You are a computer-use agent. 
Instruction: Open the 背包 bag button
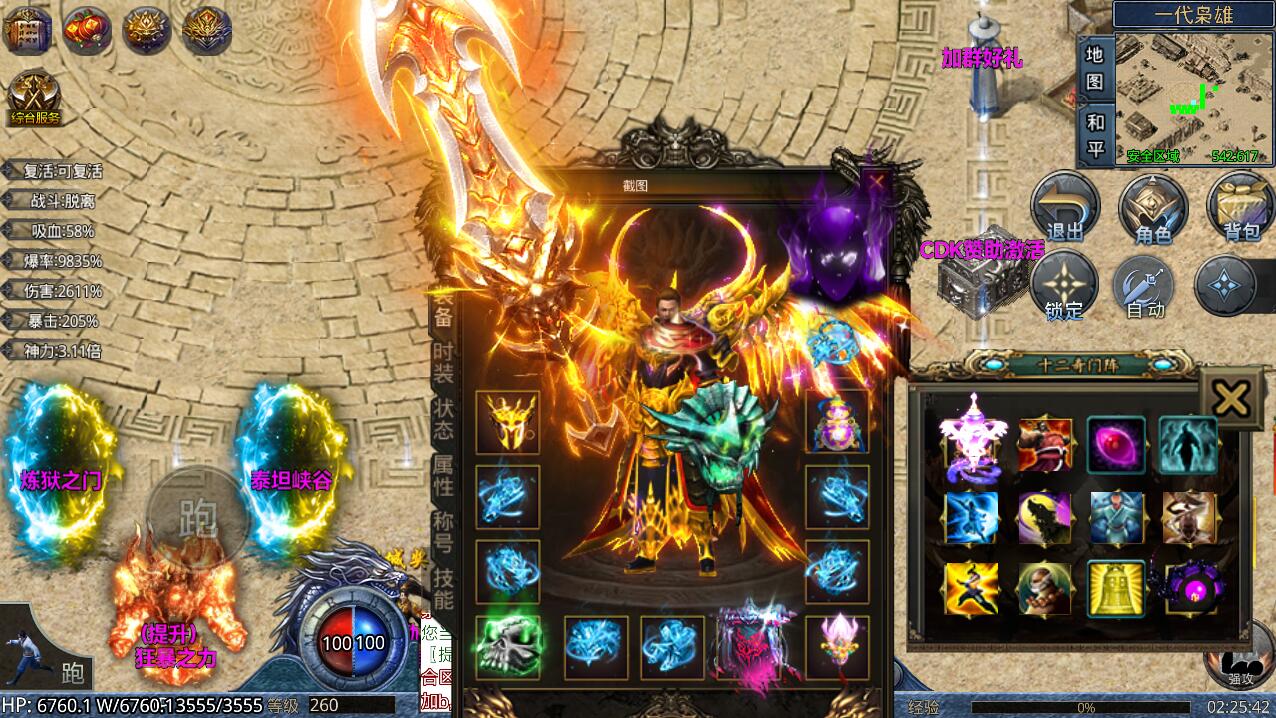tap(1240, 207)
